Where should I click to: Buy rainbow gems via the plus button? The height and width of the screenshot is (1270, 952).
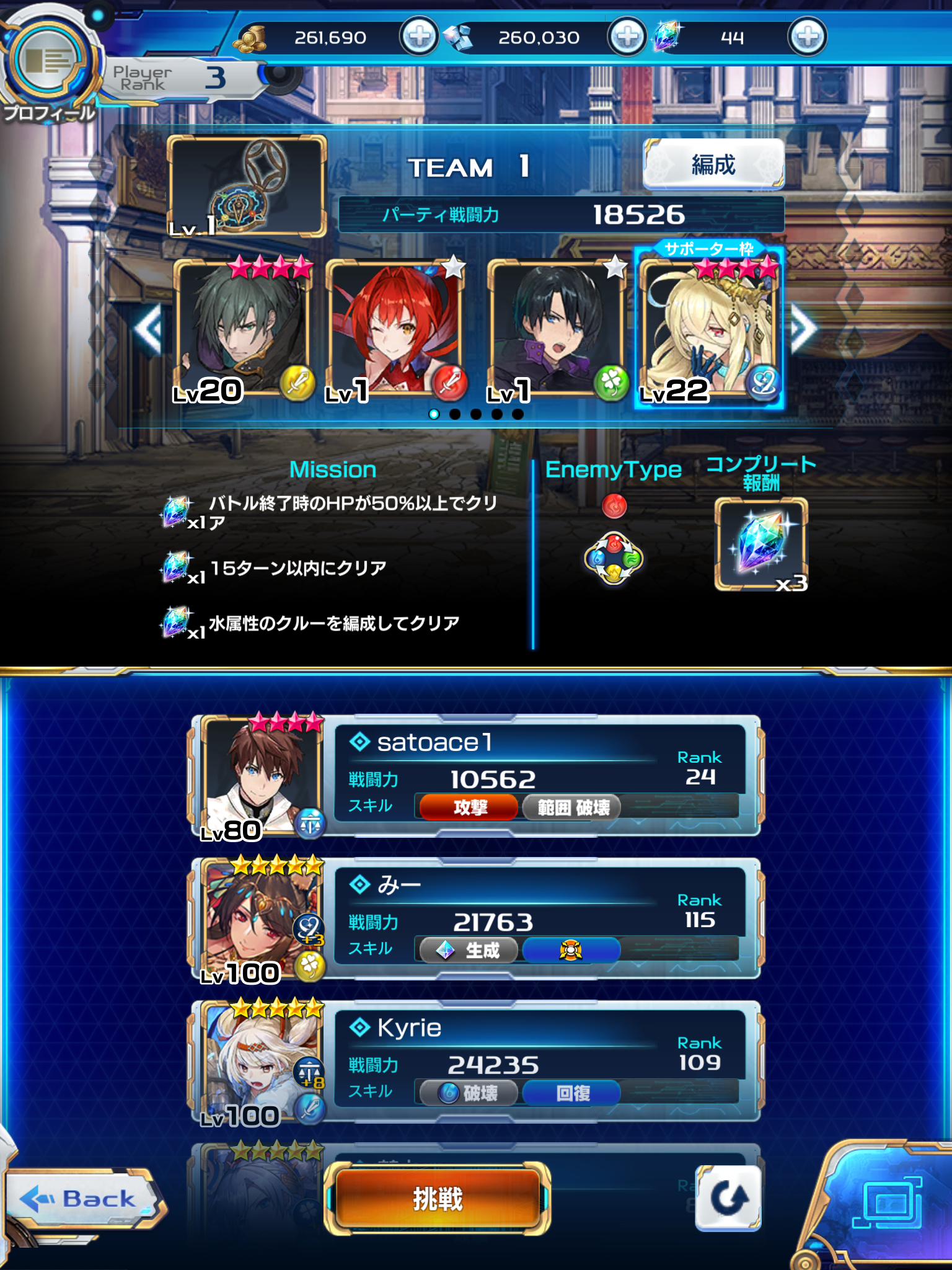pyautogui.click(x=807, y=37)
